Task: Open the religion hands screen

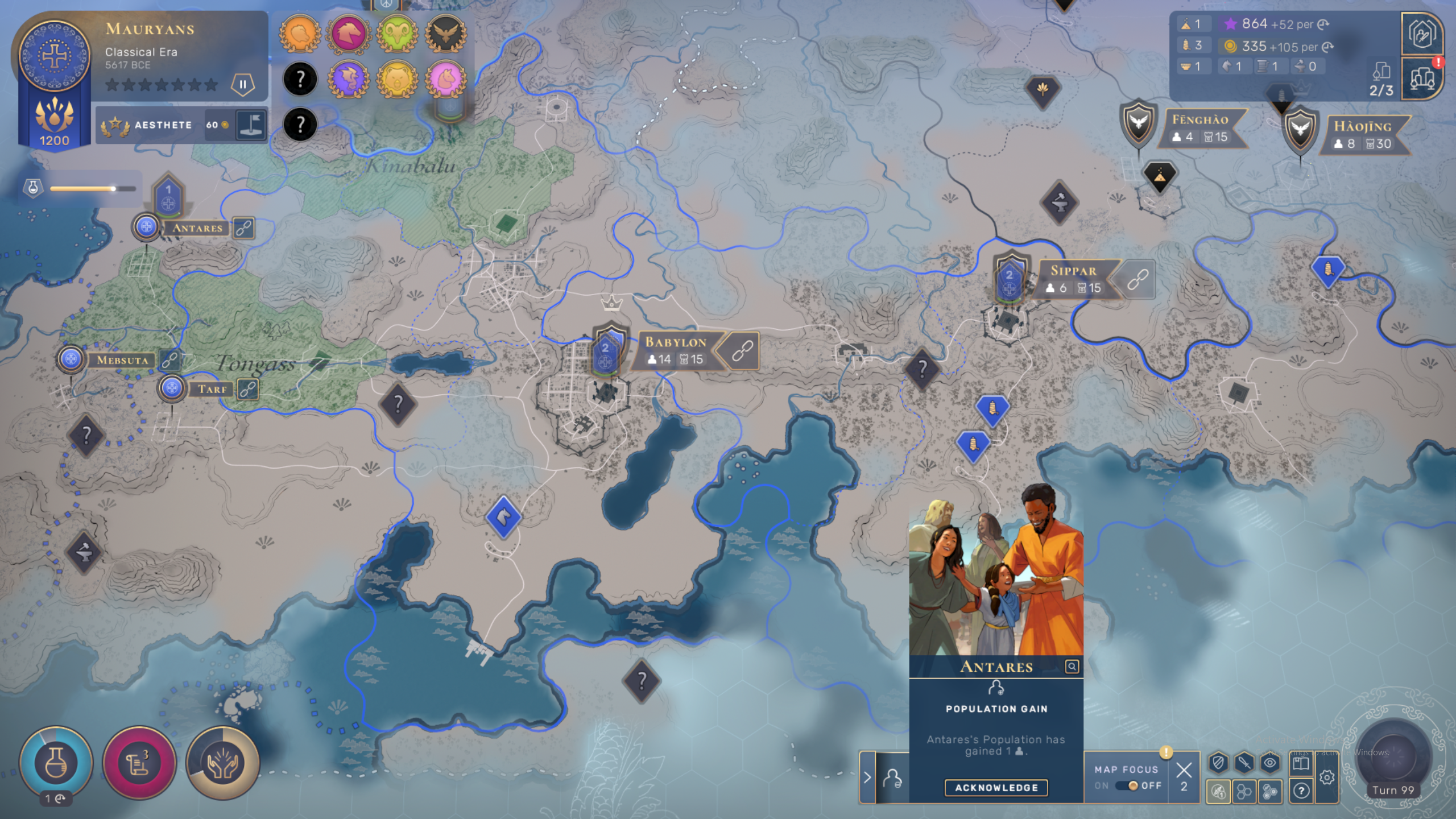Action: pos(222,763)
